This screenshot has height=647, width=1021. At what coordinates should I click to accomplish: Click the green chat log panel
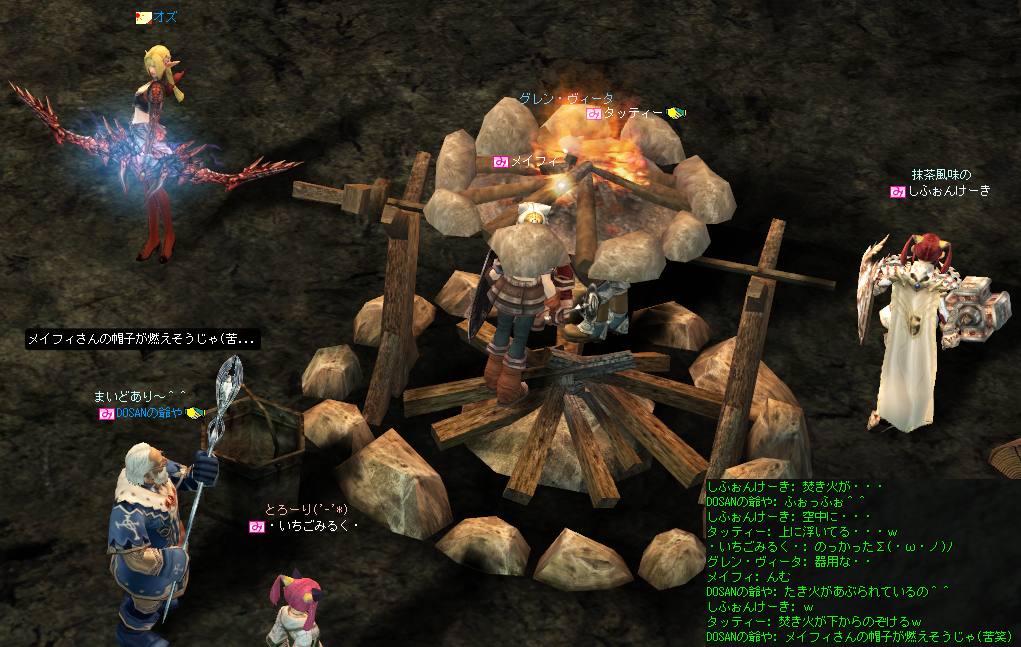click(862, 564)
